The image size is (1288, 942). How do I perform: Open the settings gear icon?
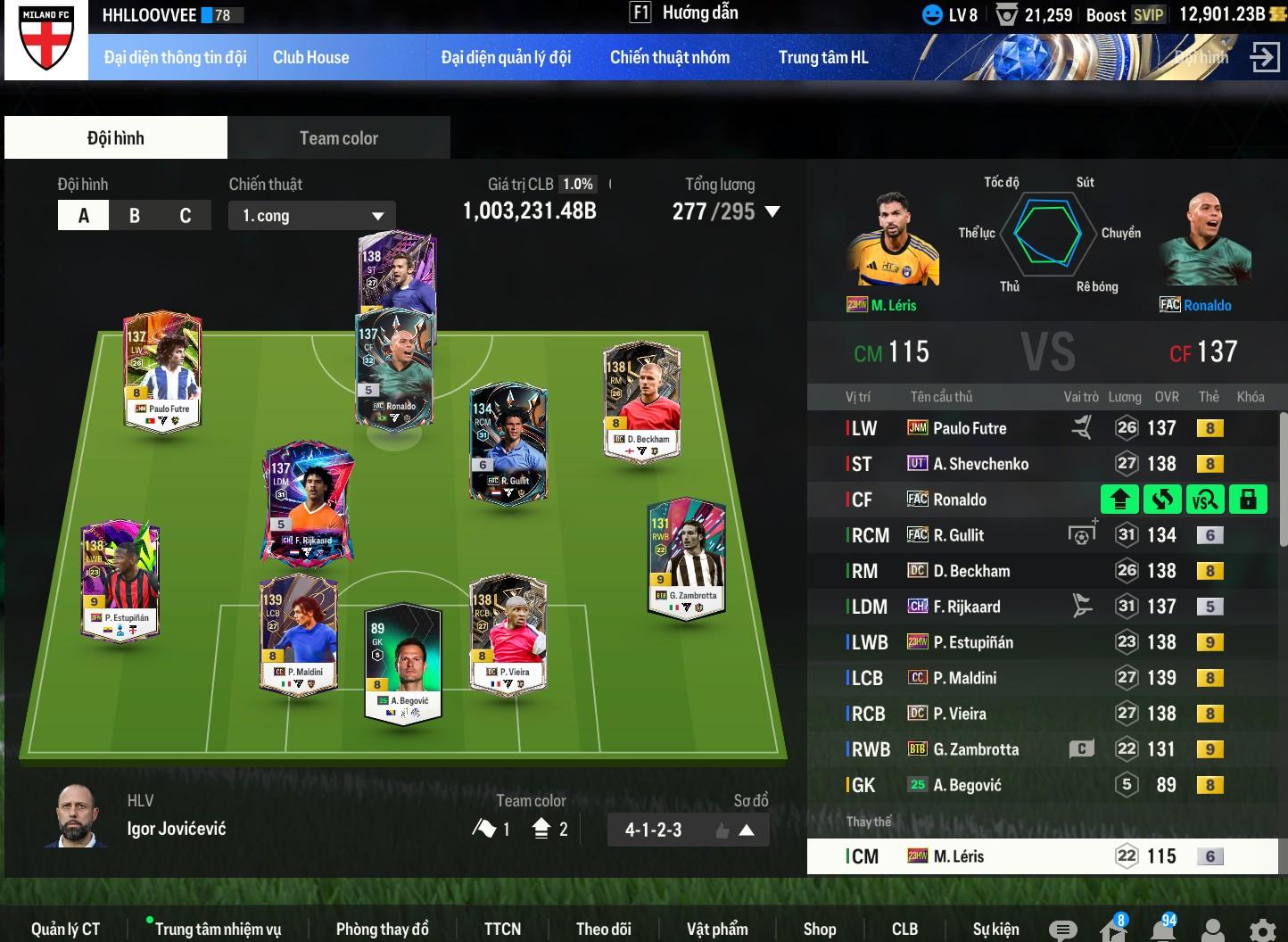coord(1262,930)
